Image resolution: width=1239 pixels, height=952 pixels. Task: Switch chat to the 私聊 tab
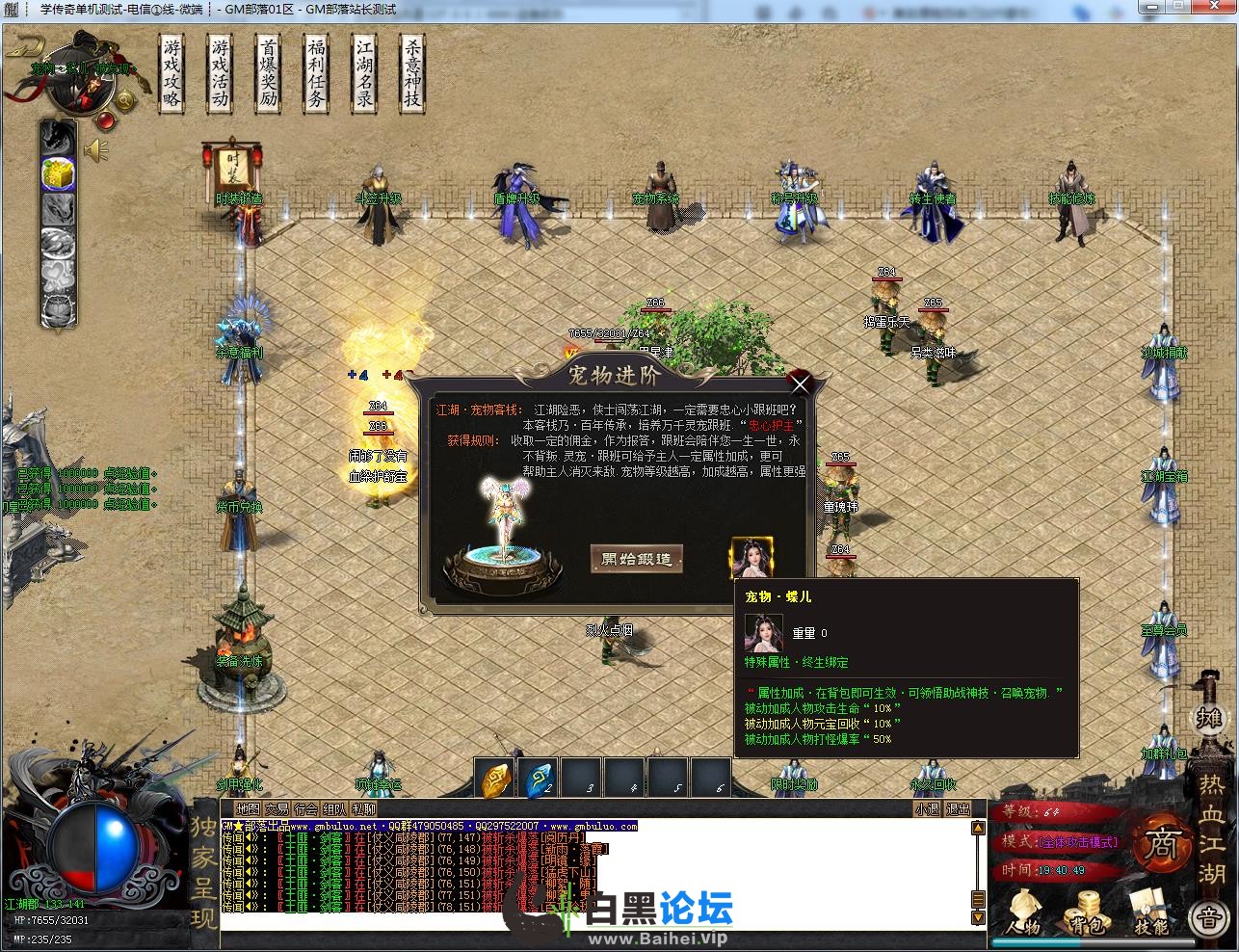[364, 809]
